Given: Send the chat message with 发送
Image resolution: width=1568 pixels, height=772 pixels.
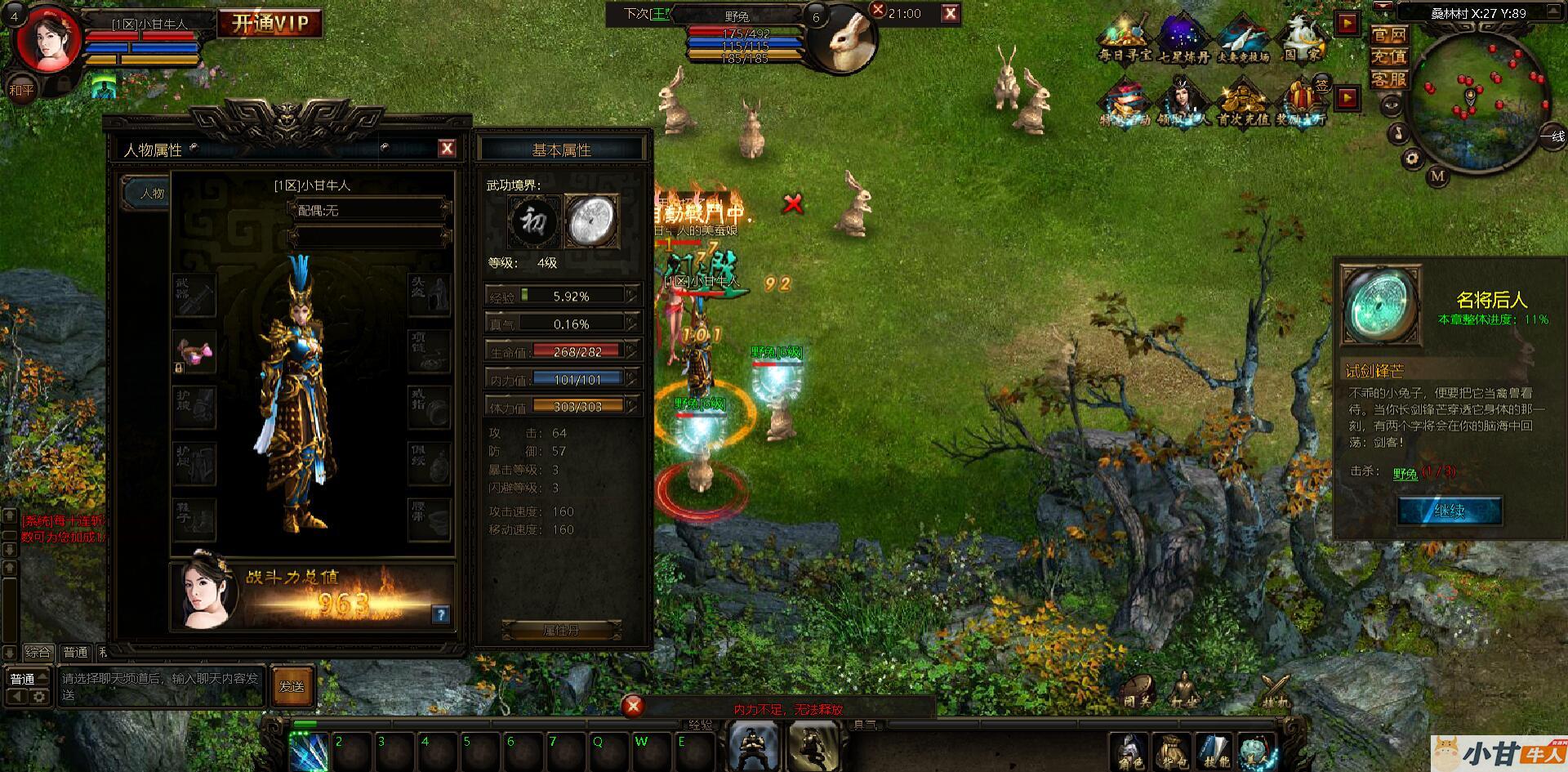Looking at the screenshot, I should (292, 687).
